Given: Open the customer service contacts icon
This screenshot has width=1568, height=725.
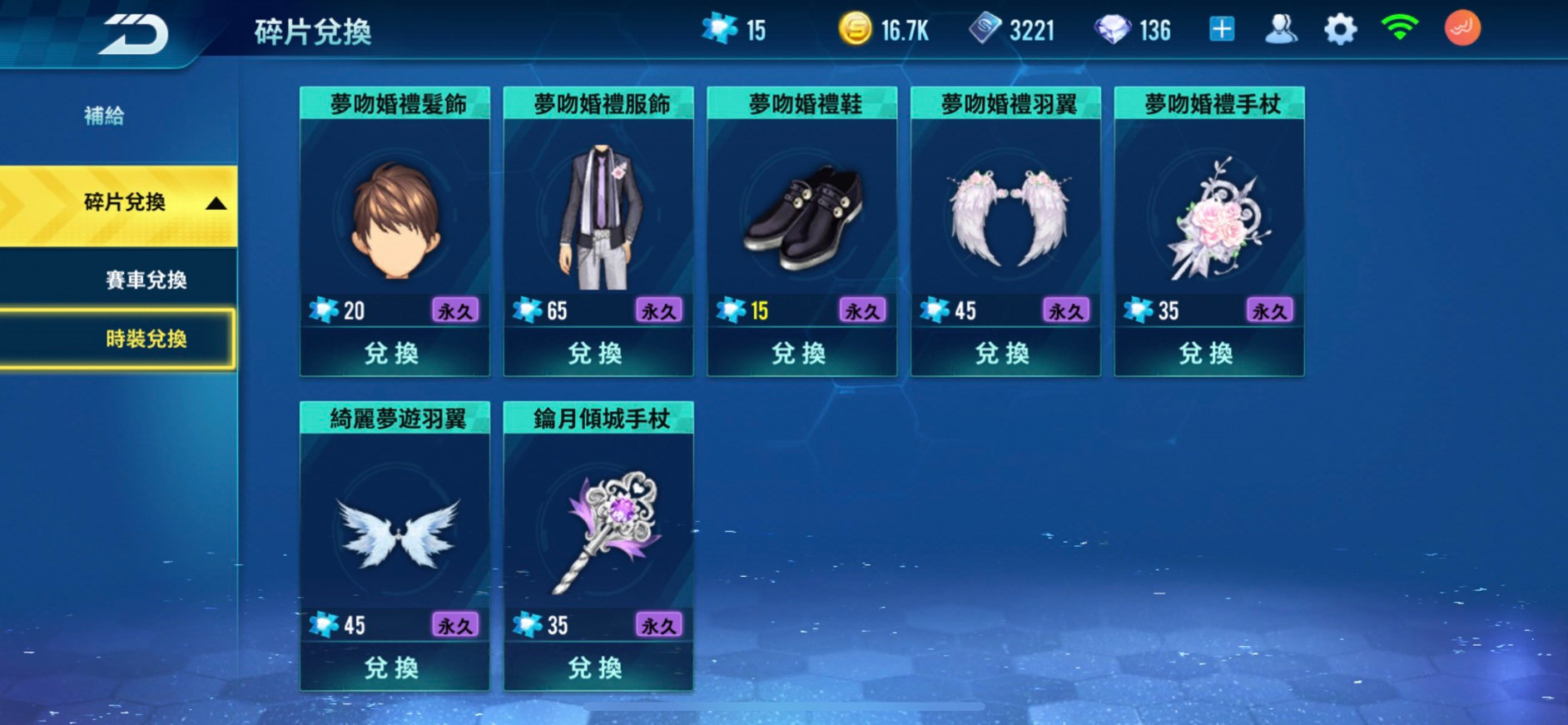Looking at the screenshot, I should 1283,28.
